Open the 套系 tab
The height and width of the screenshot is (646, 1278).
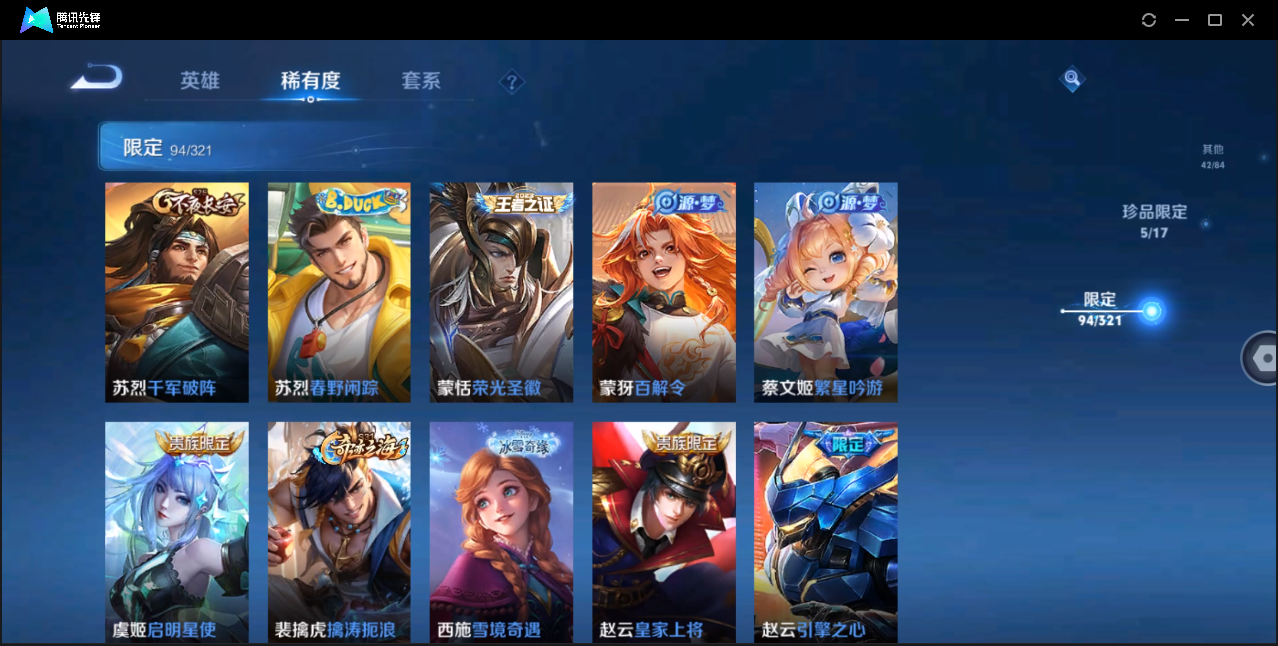pyautogui.click(x=421, y=81)
